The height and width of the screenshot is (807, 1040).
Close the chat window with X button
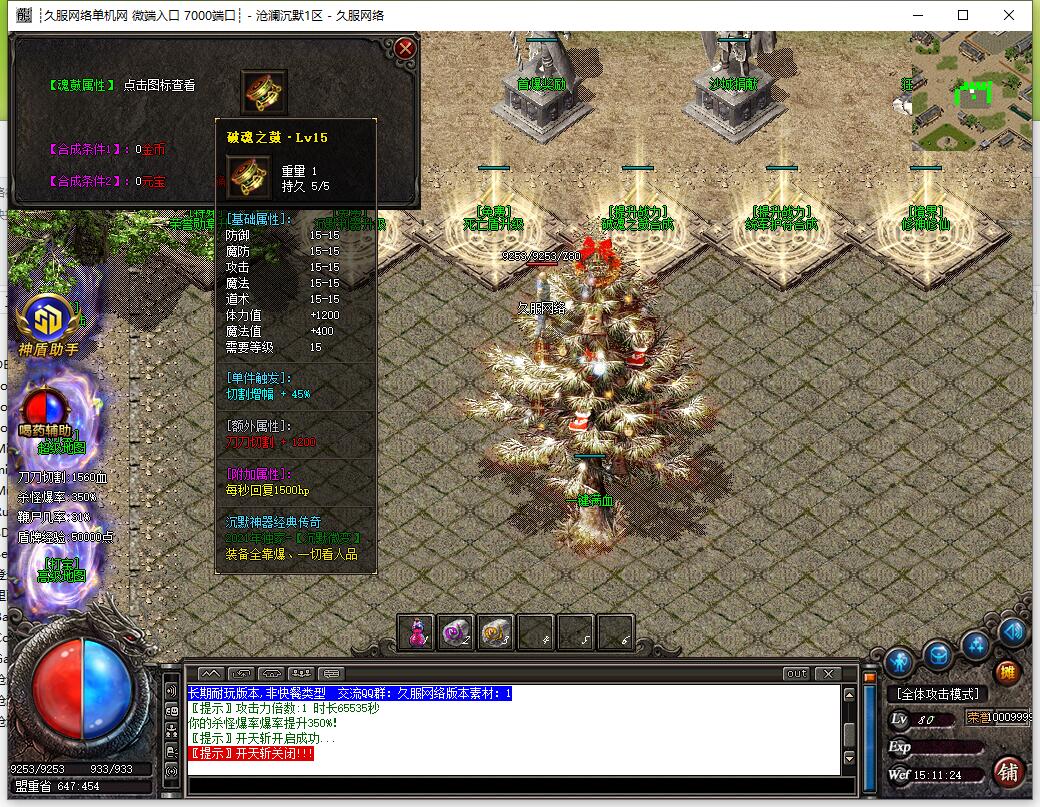click(x=827, y=674)
